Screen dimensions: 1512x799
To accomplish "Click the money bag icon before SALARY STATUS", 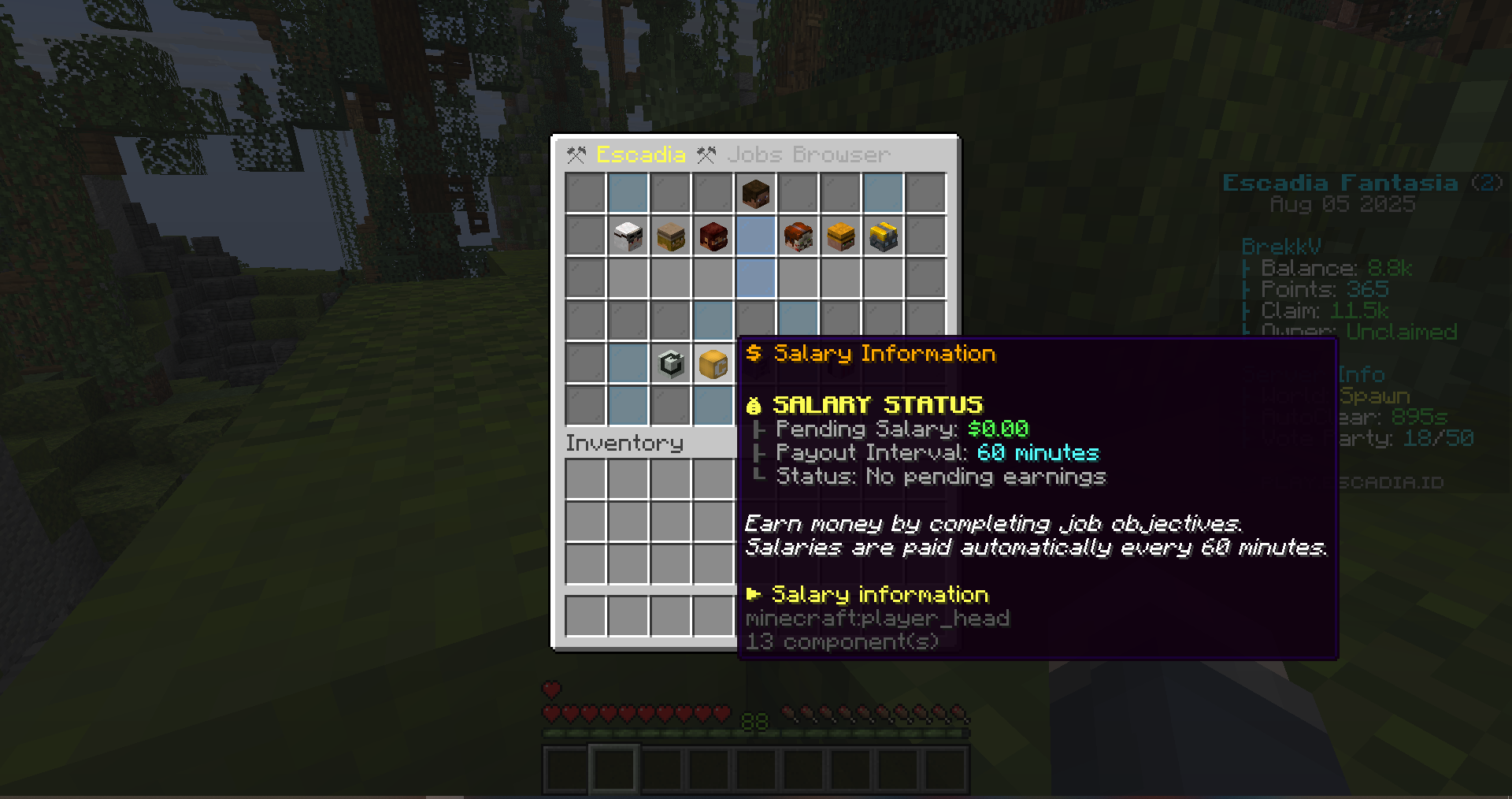I will (x=754, y=405).
